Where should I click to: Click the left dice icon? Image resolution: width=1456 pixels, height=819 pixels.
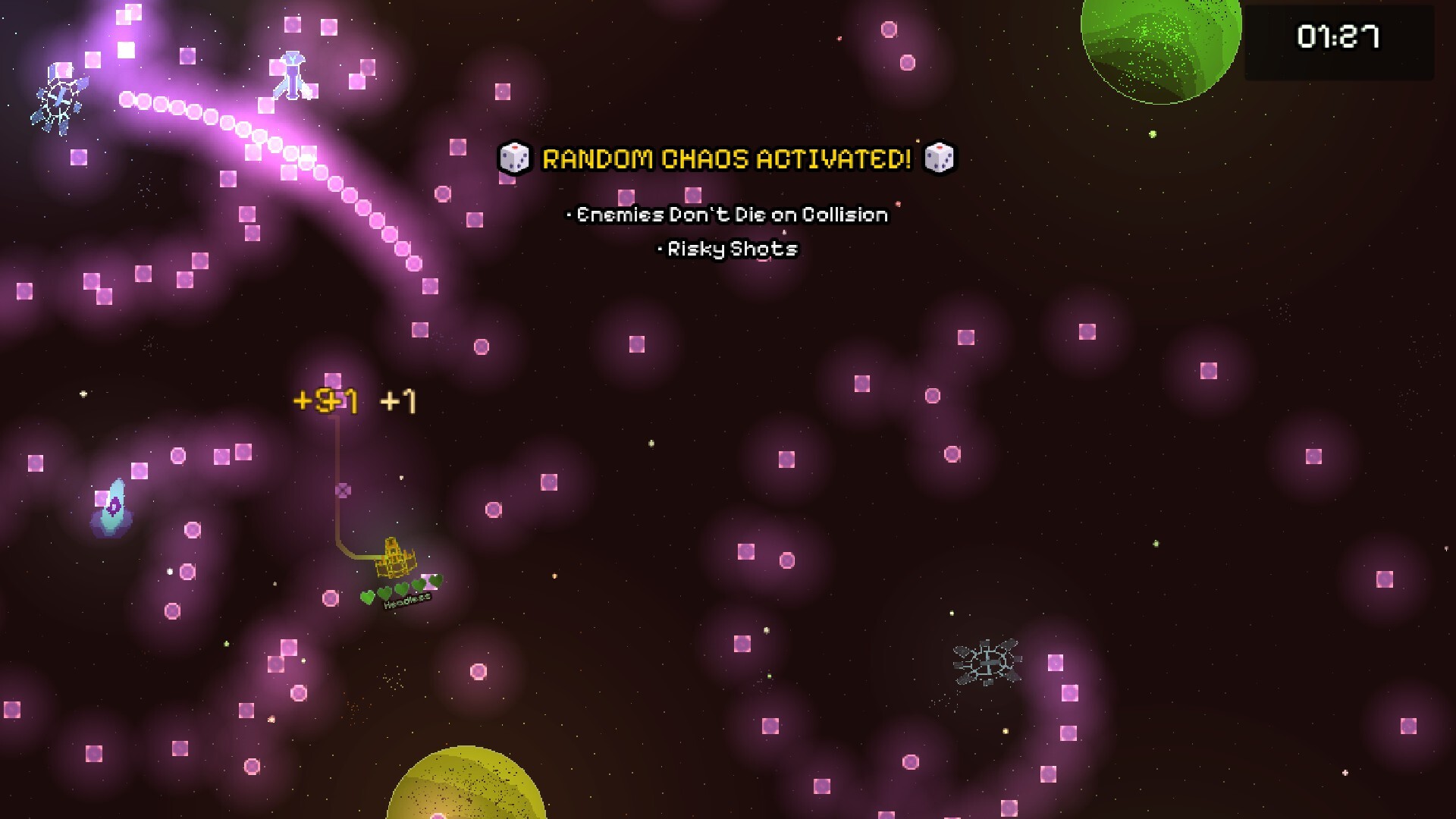[x=516, y=158]
